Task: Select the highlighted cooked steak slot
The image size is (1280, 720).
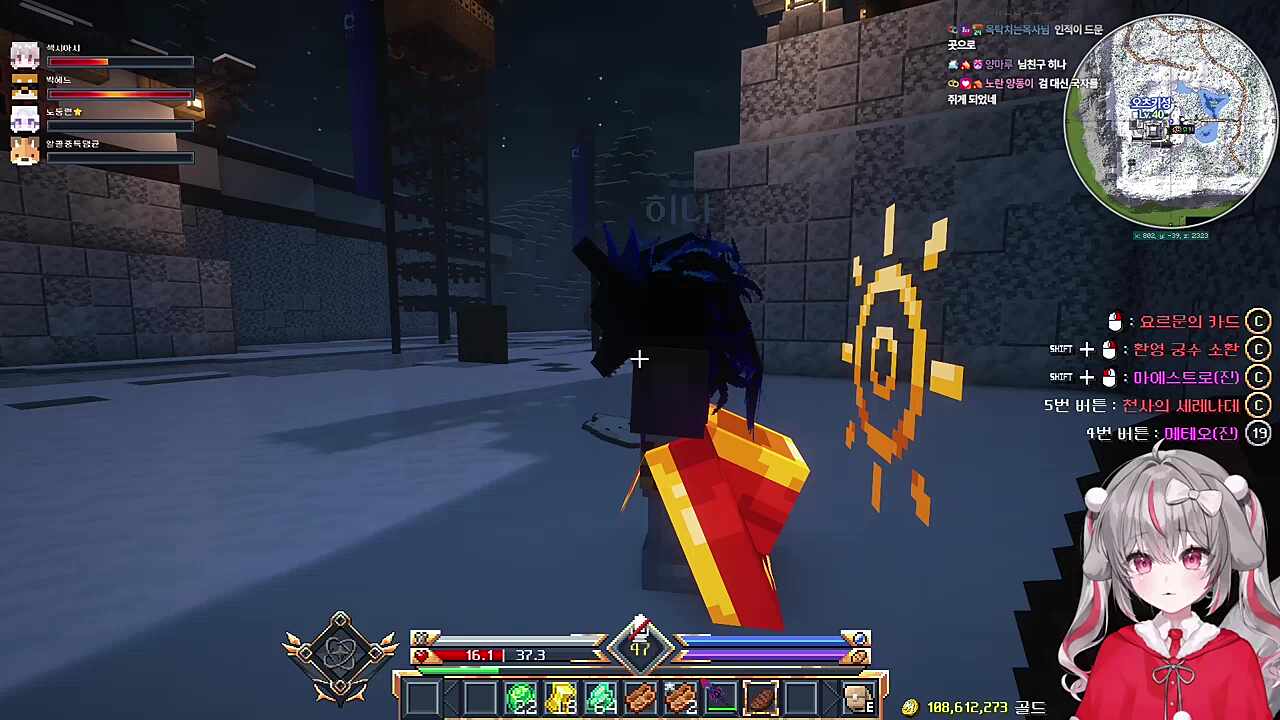Action: (760, 697)
